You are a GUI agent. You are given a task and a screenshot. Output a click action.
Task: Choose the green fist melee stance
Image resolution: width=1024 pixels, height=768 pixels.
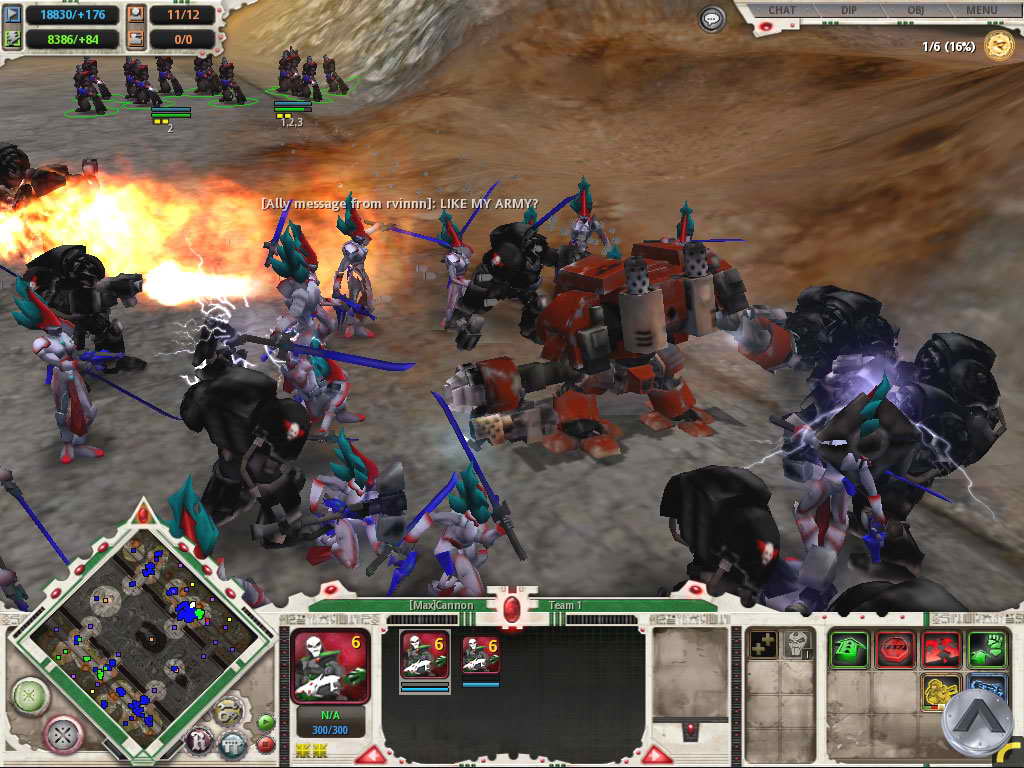pos(987,650)
